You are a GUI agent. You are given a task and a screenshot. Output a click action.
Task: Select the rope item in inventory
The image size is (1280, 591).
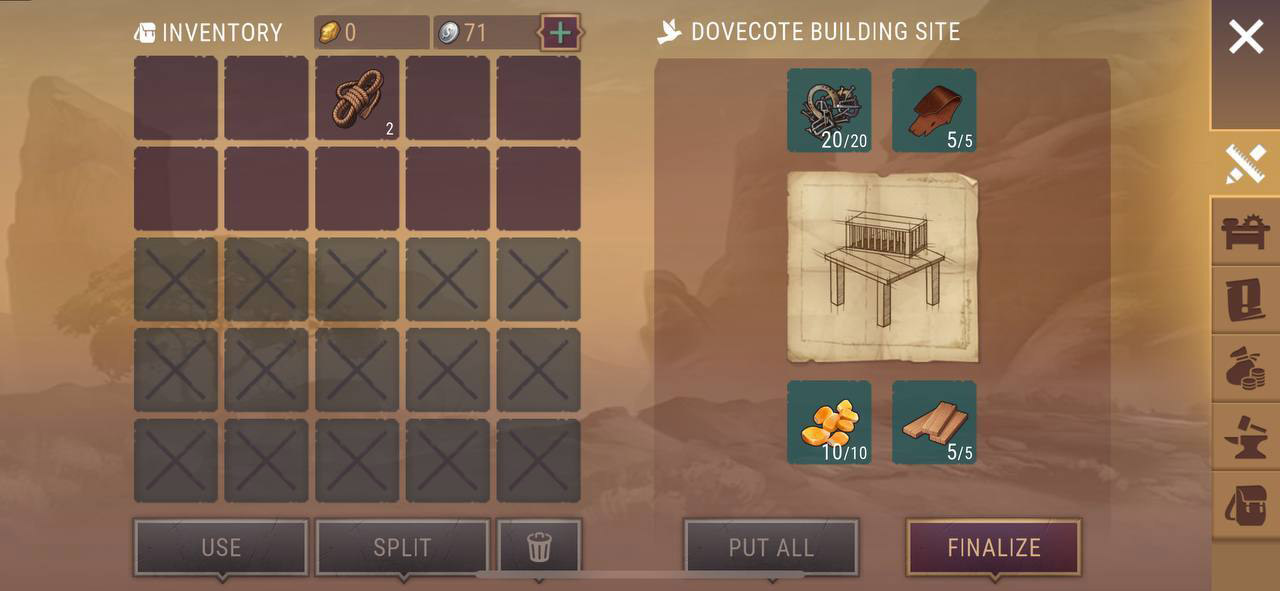[x=357, y=98]
